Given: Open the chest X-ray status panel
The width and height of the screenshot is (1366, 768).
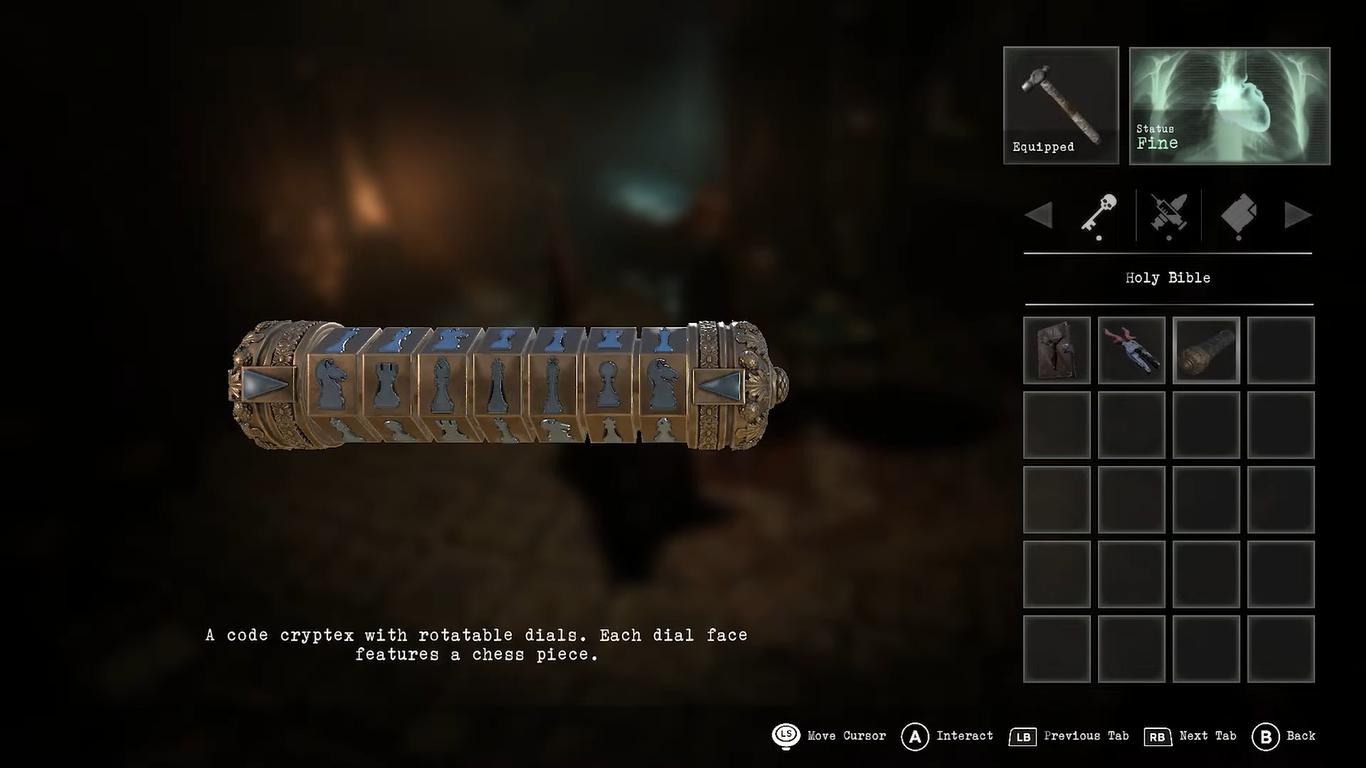Looking at the screenshot, I should tap(1229, 105).
